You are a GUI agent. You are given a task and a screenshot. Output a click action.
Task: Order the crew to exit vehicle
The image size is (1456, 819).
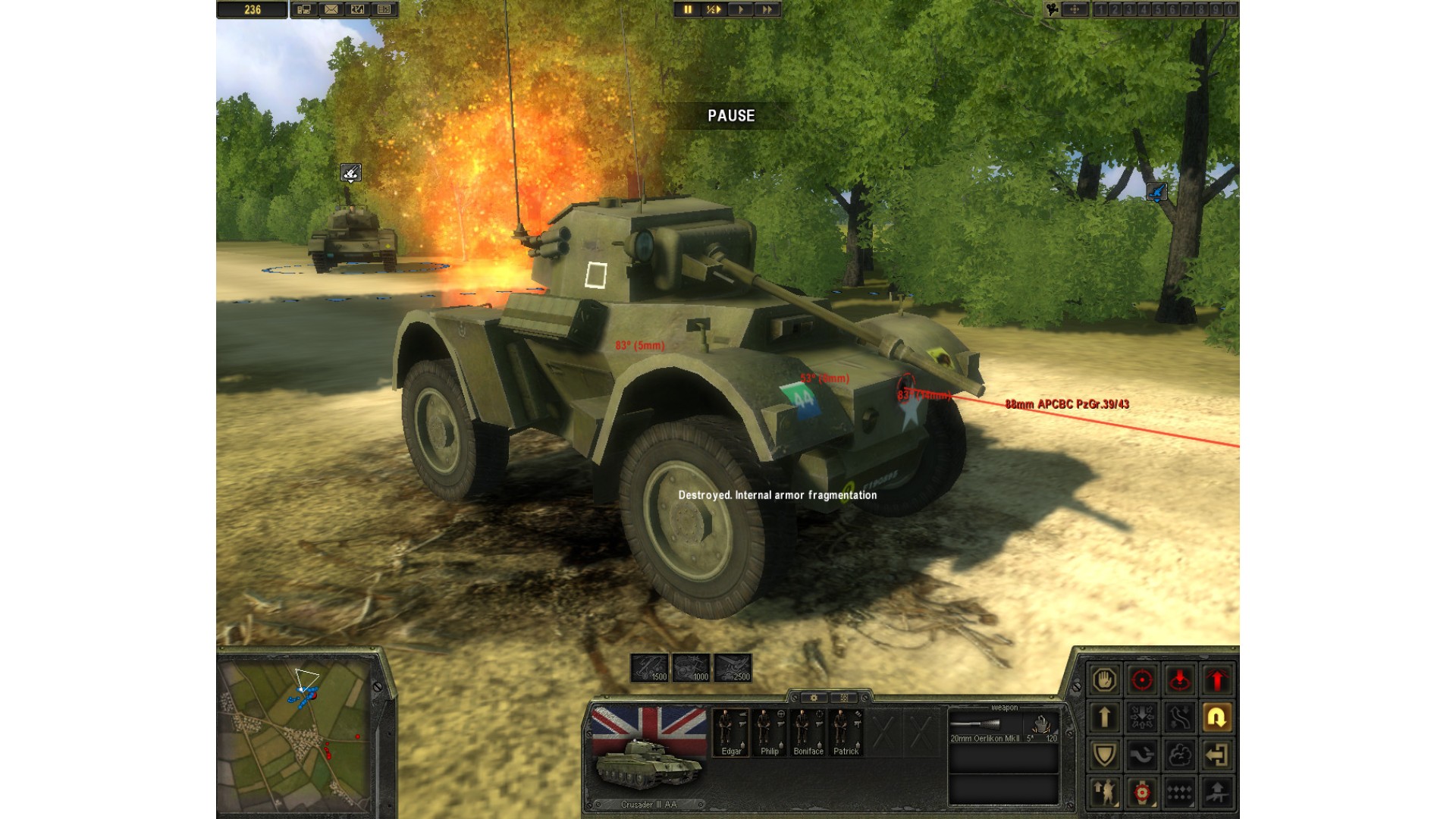click(1217, 755)
